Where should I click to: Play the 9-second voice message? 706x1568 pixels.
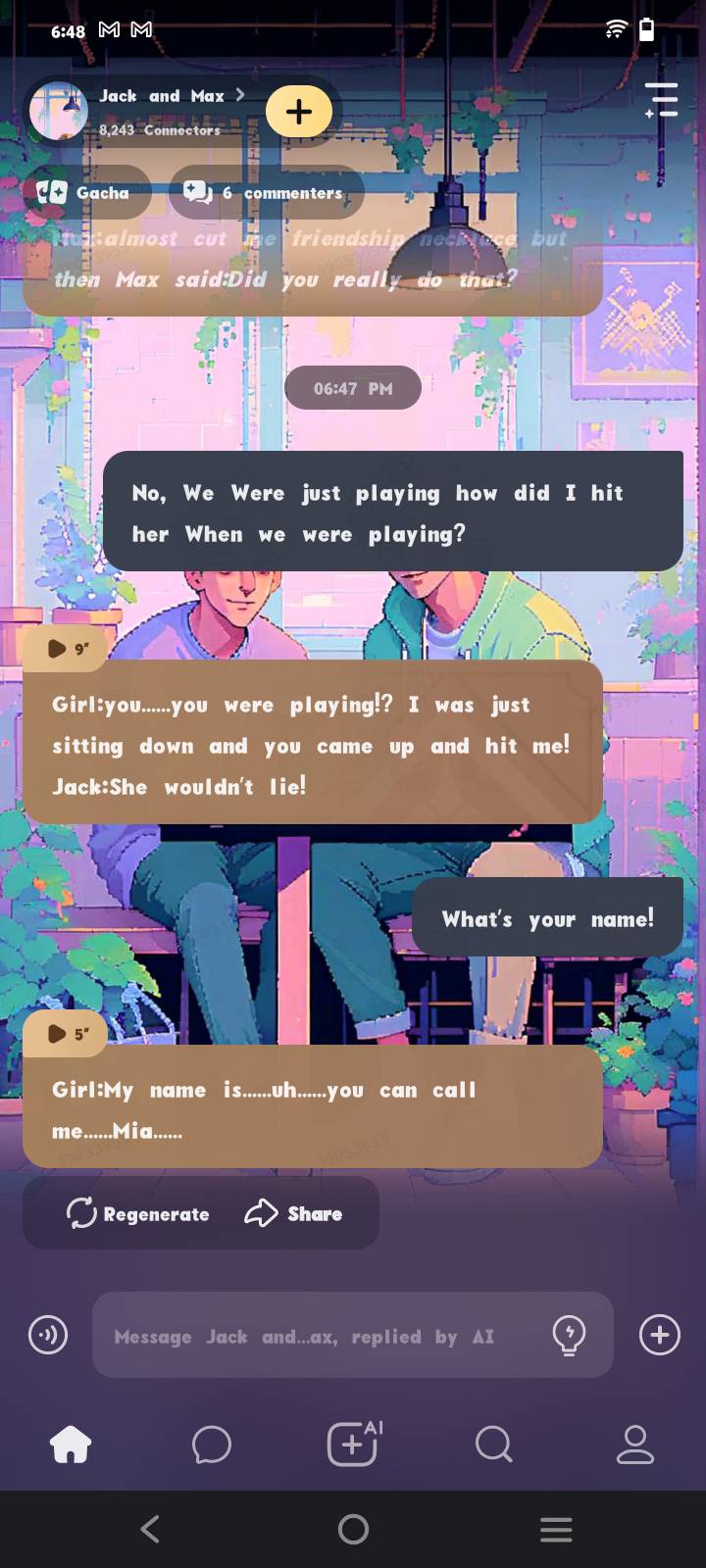point(66,649)
